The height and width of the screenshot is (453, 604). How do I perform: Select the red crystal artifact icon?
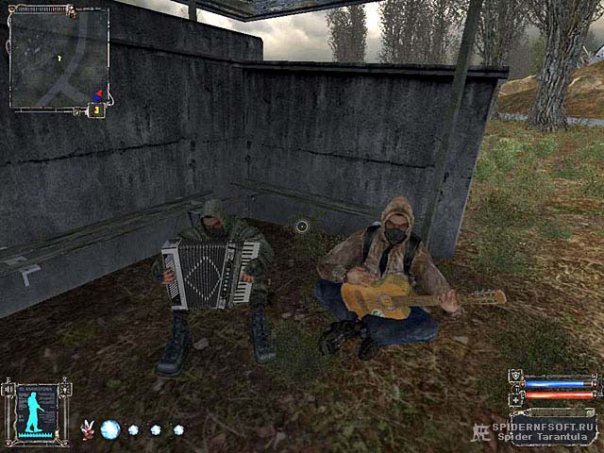click(87, 430)
